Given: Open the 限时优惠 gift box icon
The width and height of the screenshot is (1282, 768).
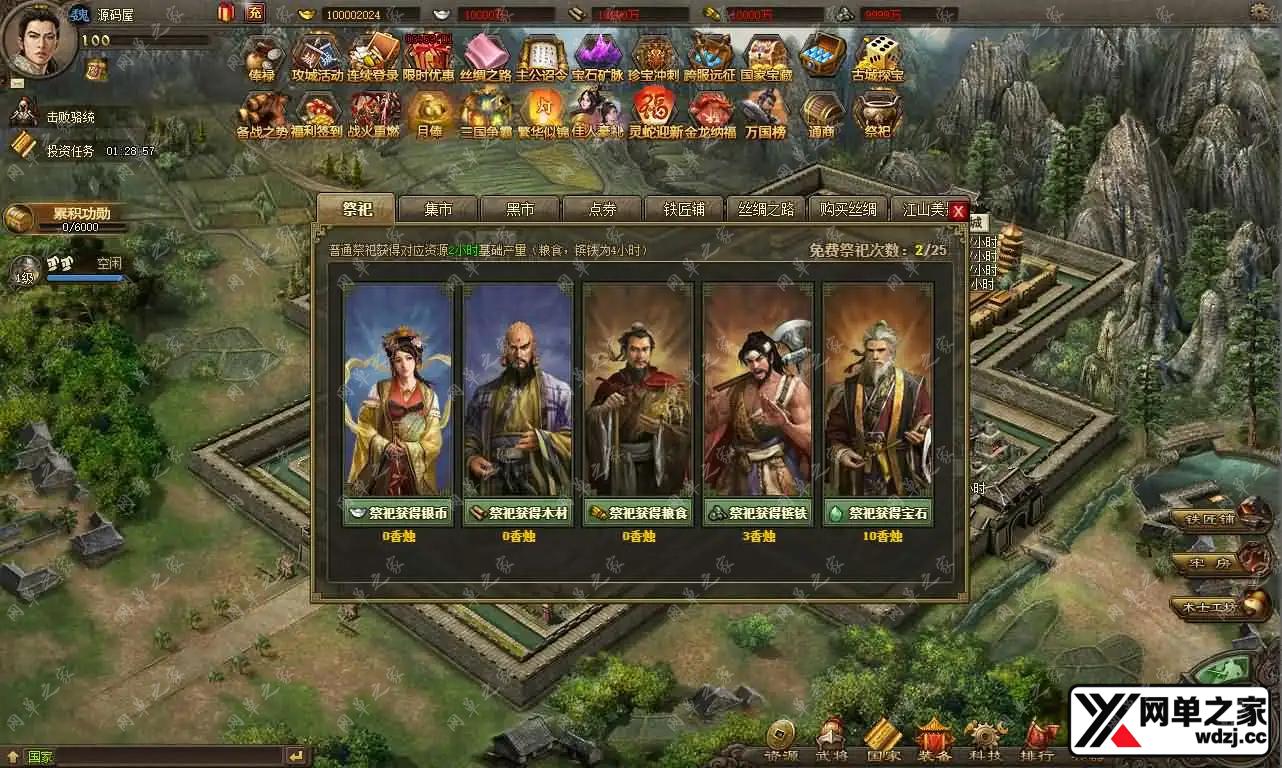Looking at the screenshot, I should (429, 56).
